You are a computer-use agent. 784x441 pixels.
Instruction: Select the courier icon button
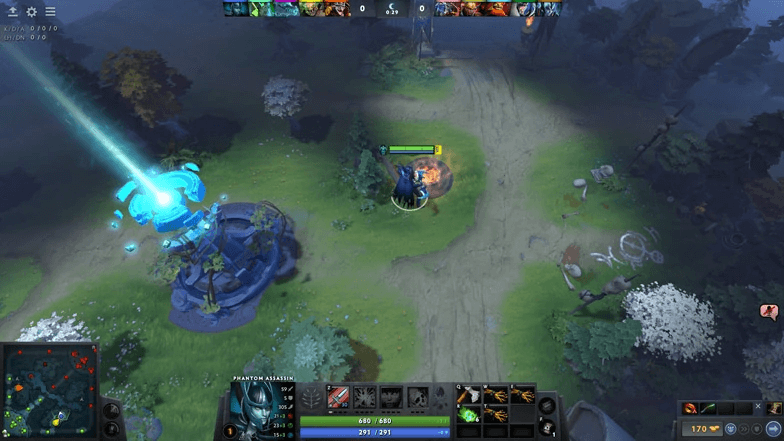[730, 429]
